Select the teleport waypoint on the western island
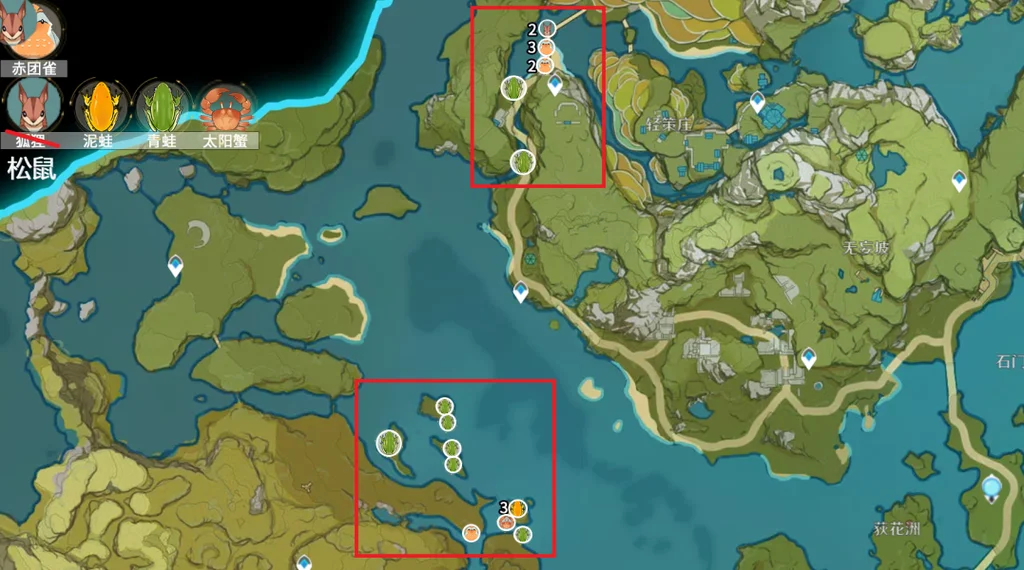The width and height of the screenshot is (1024, 570). tap(176, 265)
